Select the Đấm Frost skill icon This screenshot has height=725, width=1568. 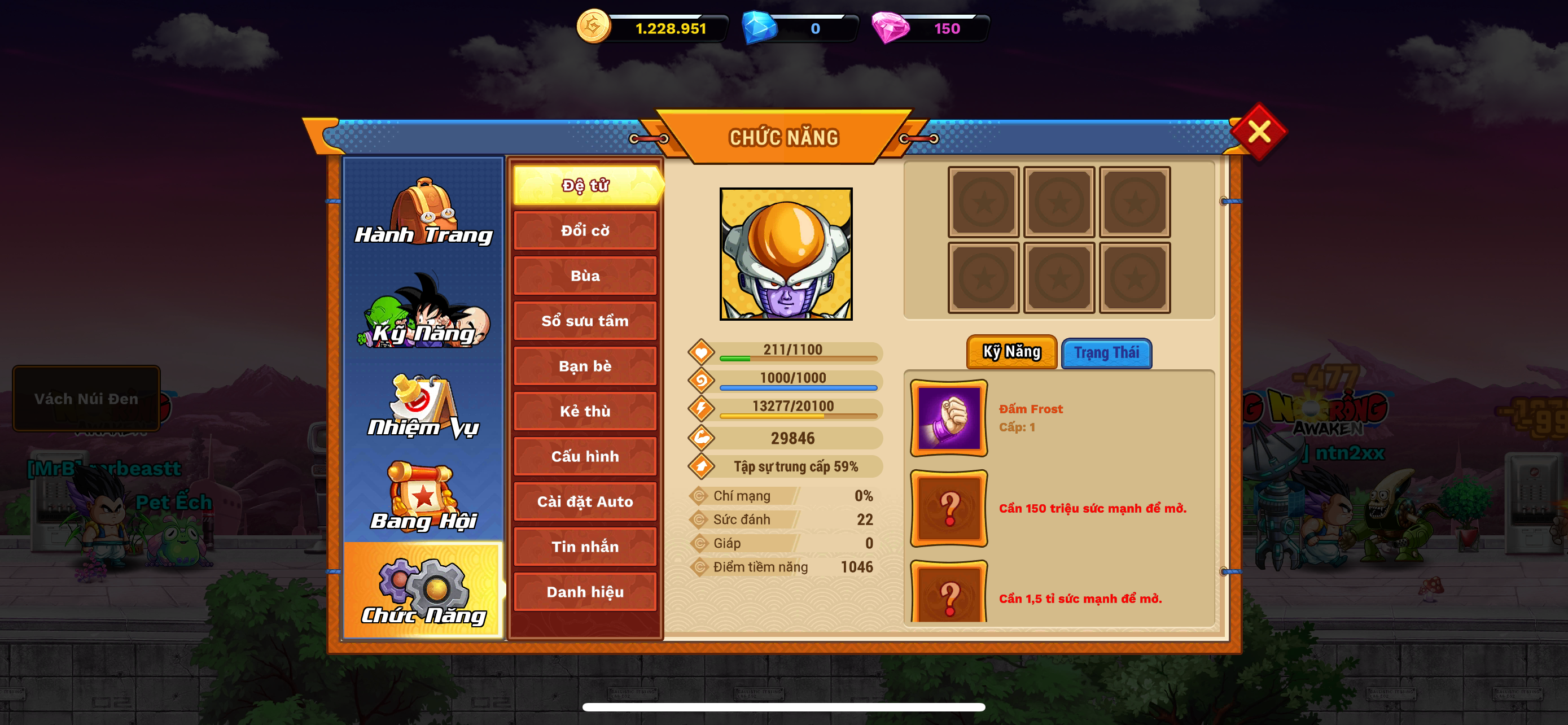pos(948,418)
